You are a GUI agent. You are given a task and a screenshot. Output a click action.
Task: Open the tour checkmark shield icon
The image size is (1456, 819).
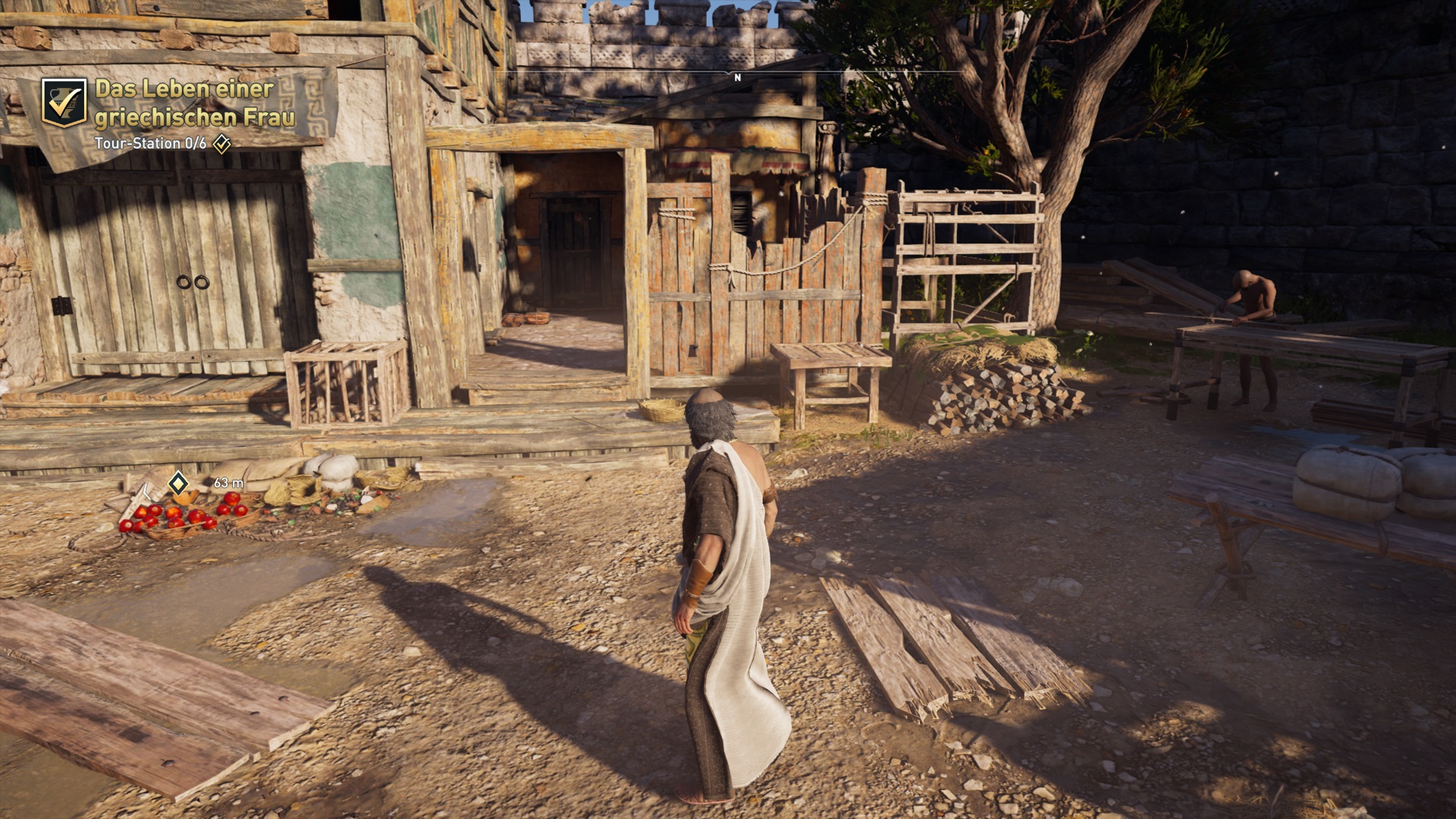pyautogui.click(x=64, y=102)
